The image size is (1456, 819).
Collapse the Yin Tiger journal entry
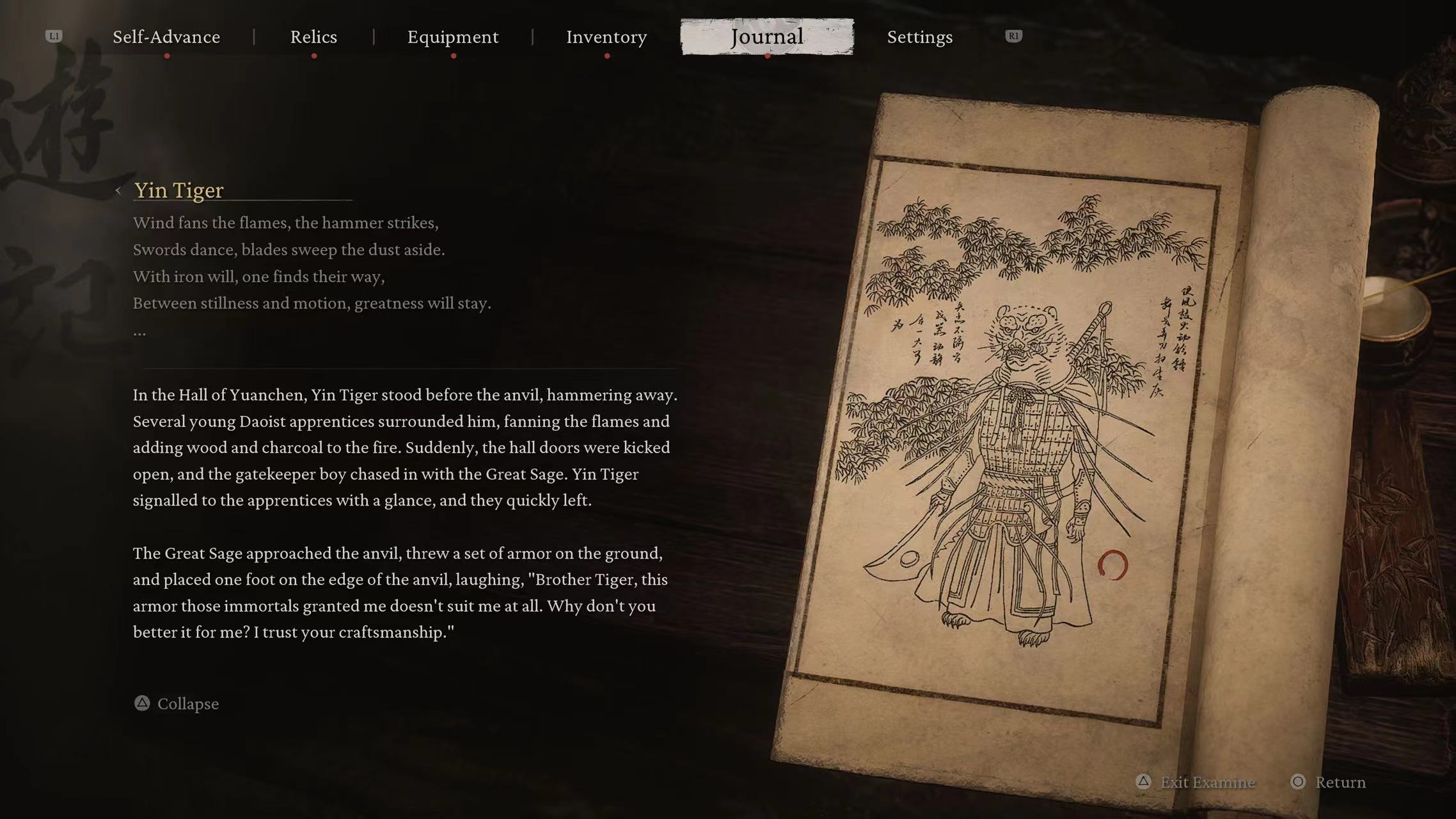click(x=187, y=704)
